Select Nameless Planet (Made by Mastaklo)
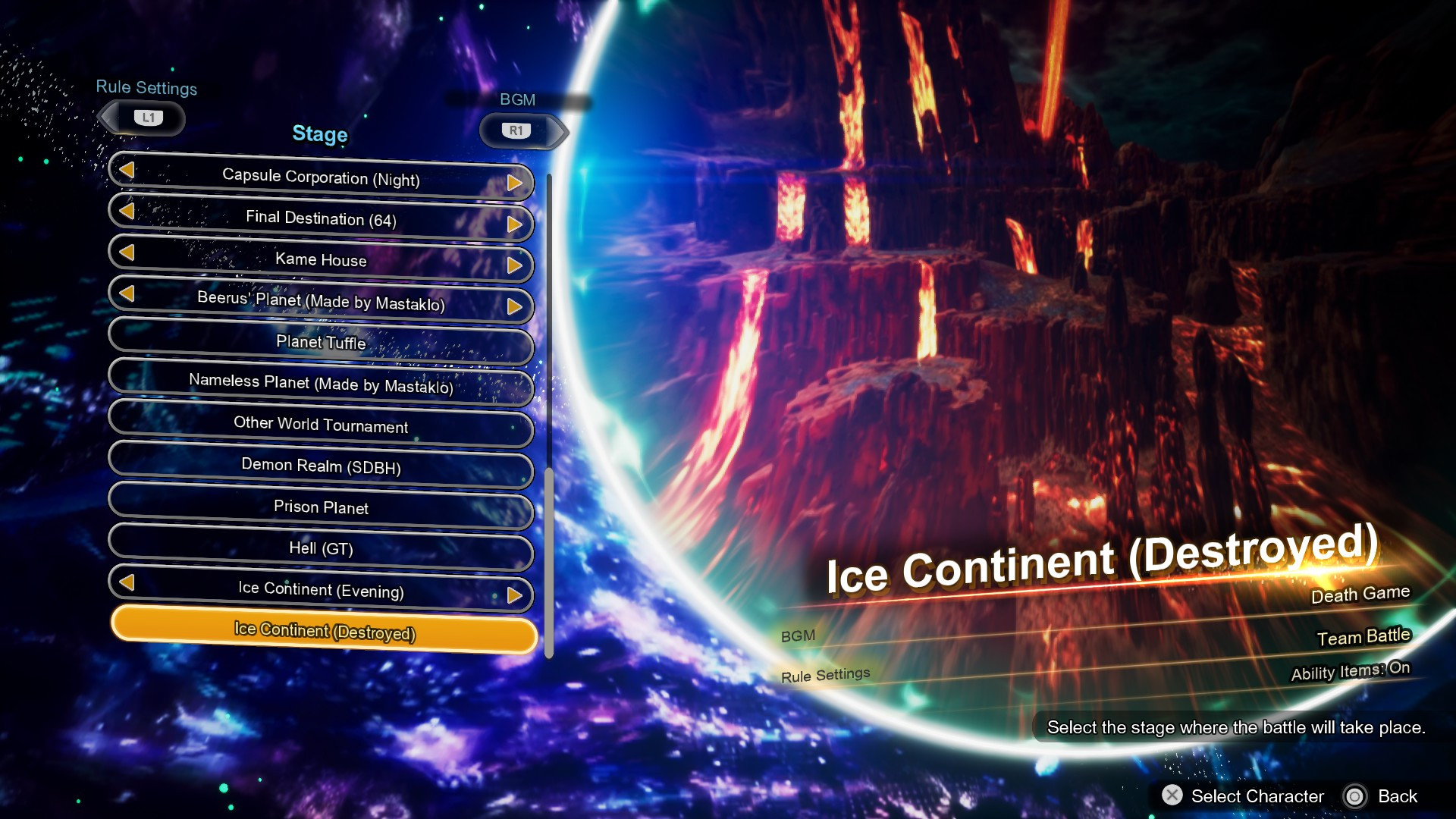 point(320,385)
